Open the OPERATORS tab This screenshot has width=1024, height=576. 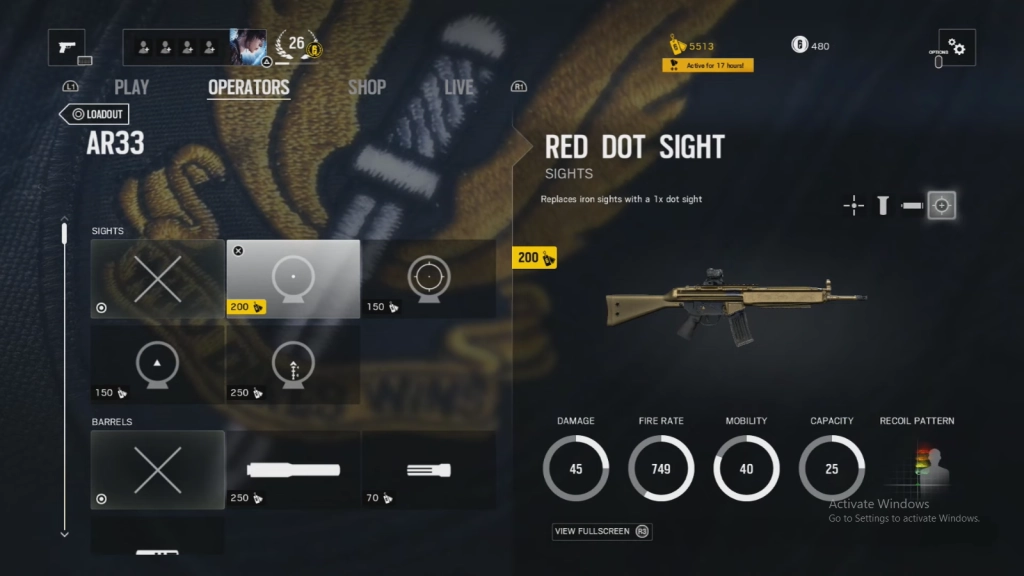[248, 88]
